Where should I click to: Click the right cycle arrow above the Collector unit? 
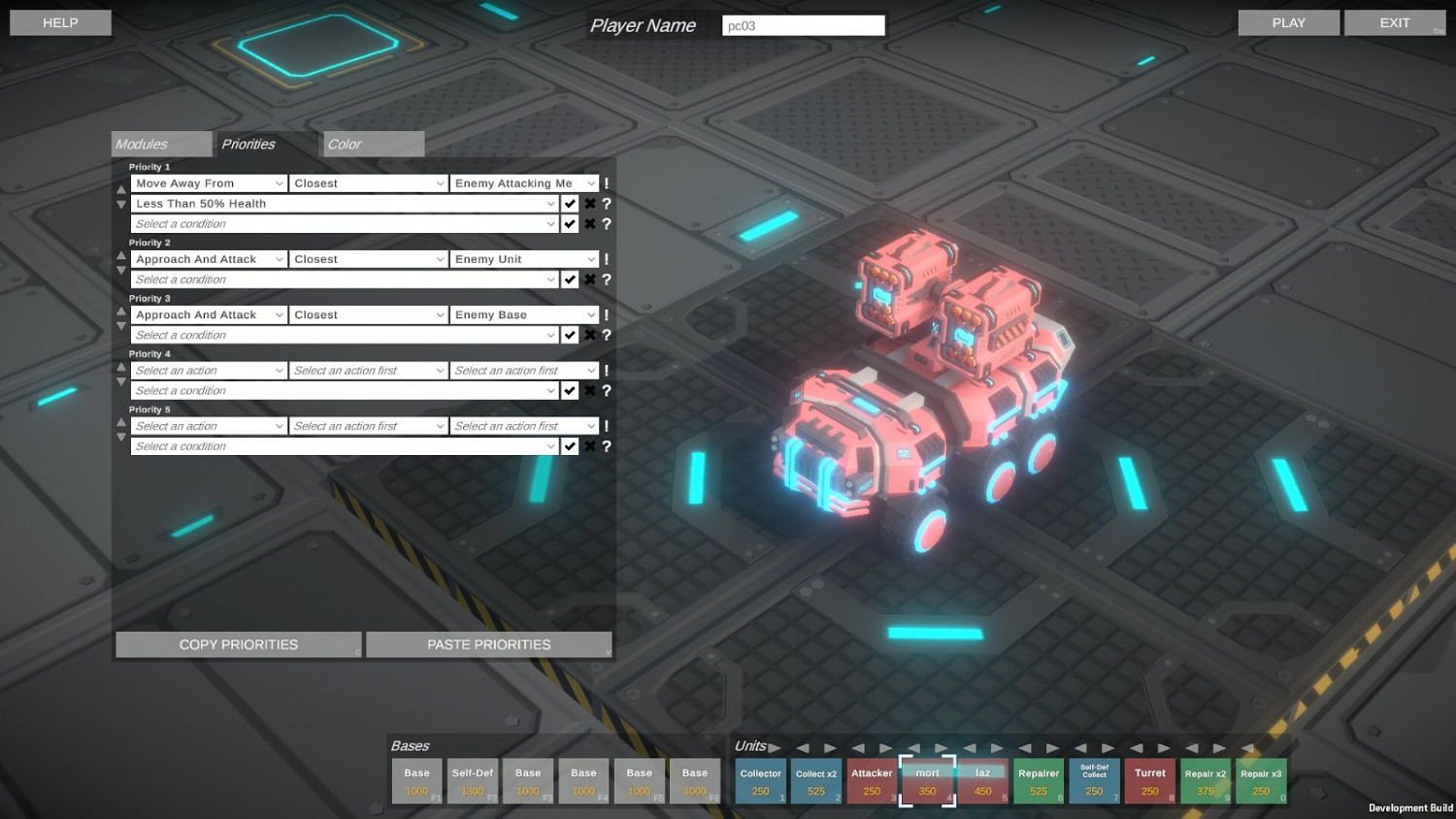click(x=774, y=748)
